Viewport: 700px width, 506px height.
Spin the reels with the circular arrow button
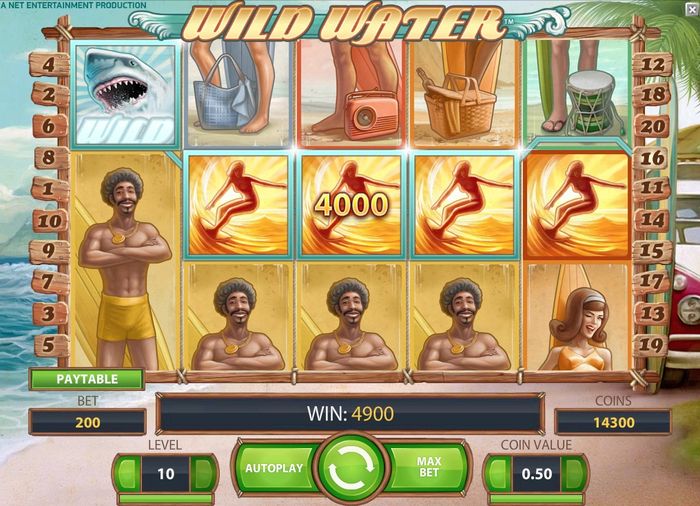[351, 468]
